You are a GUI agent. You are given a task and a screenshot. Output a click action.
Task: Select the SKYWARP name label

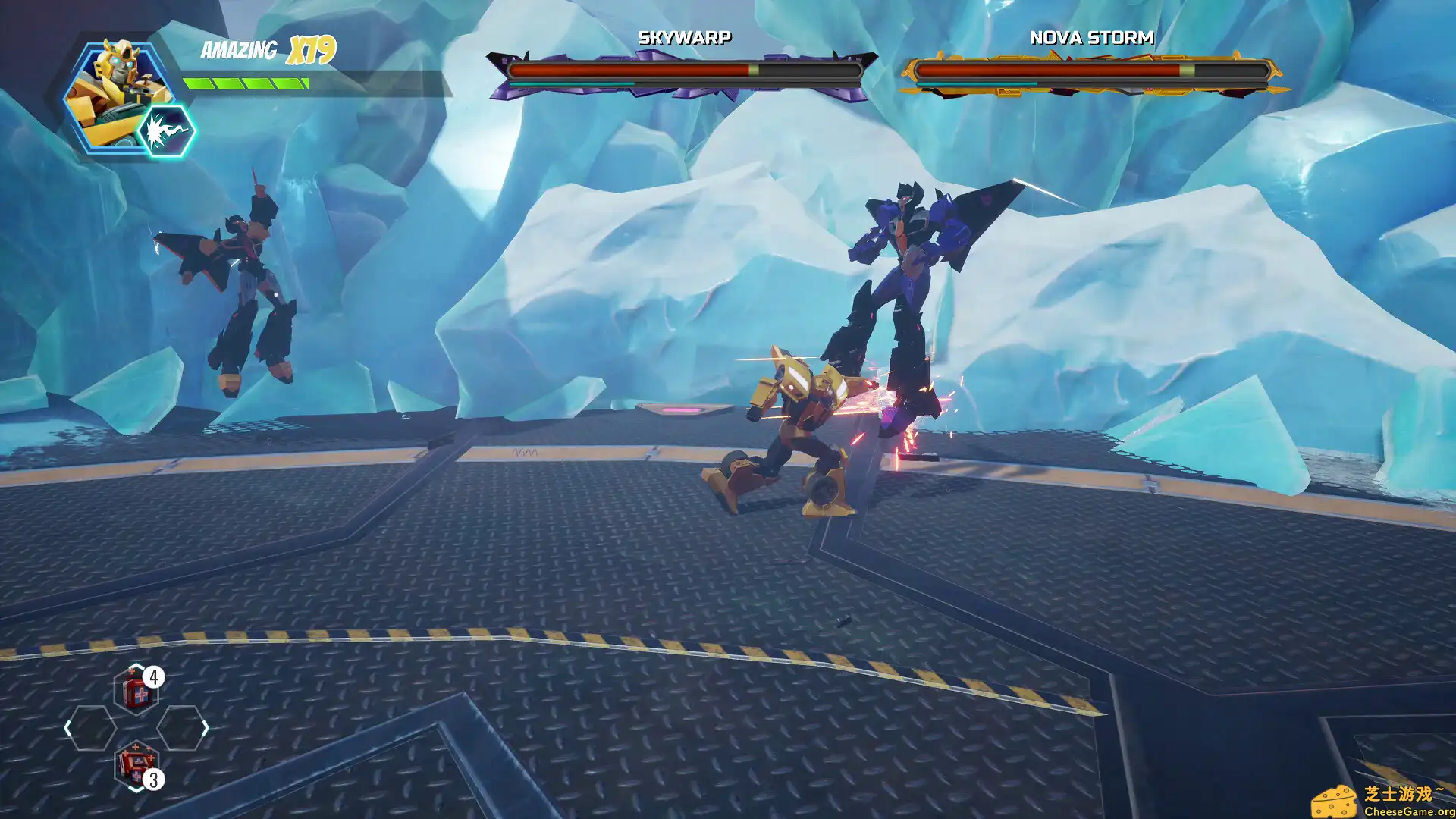point(685,37)
